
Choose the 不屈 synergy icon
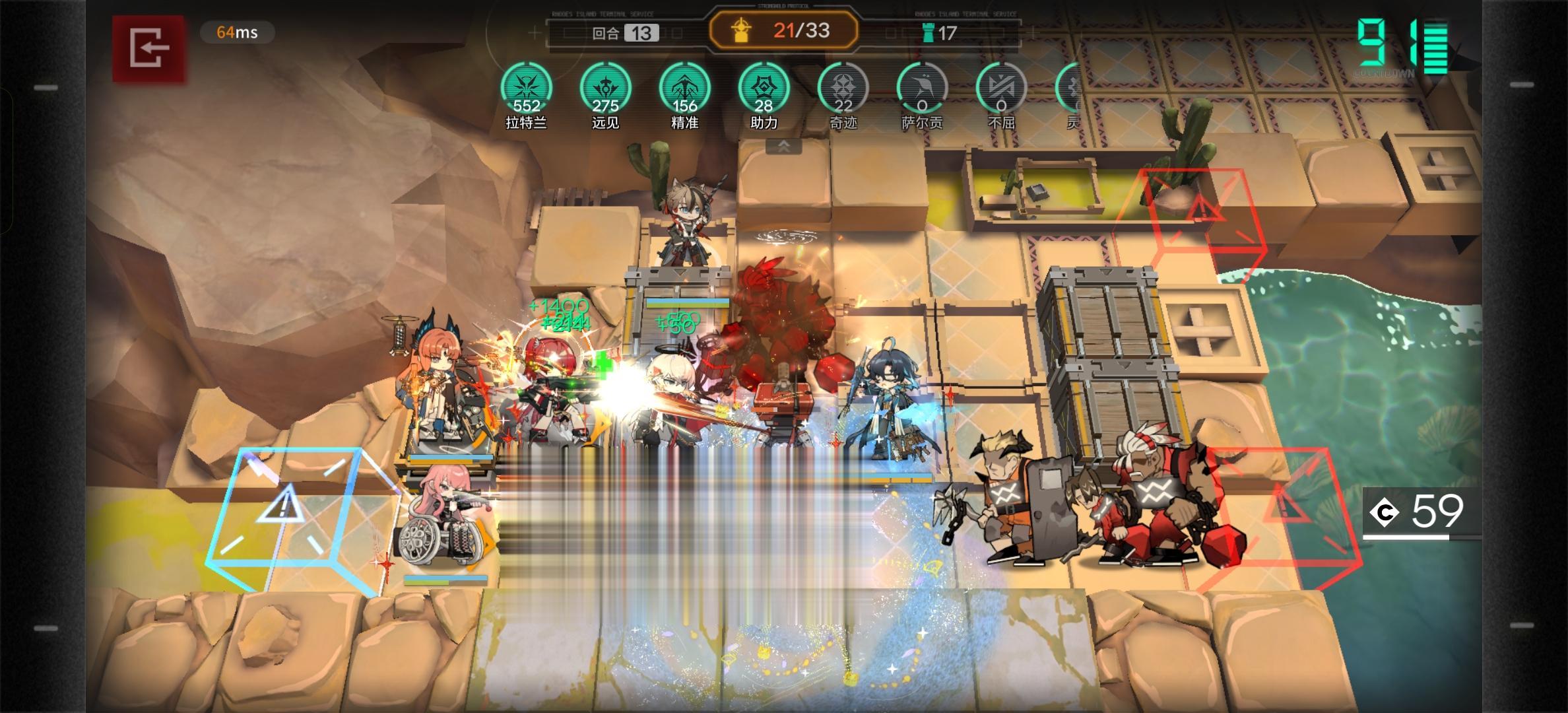point(1001,89)
